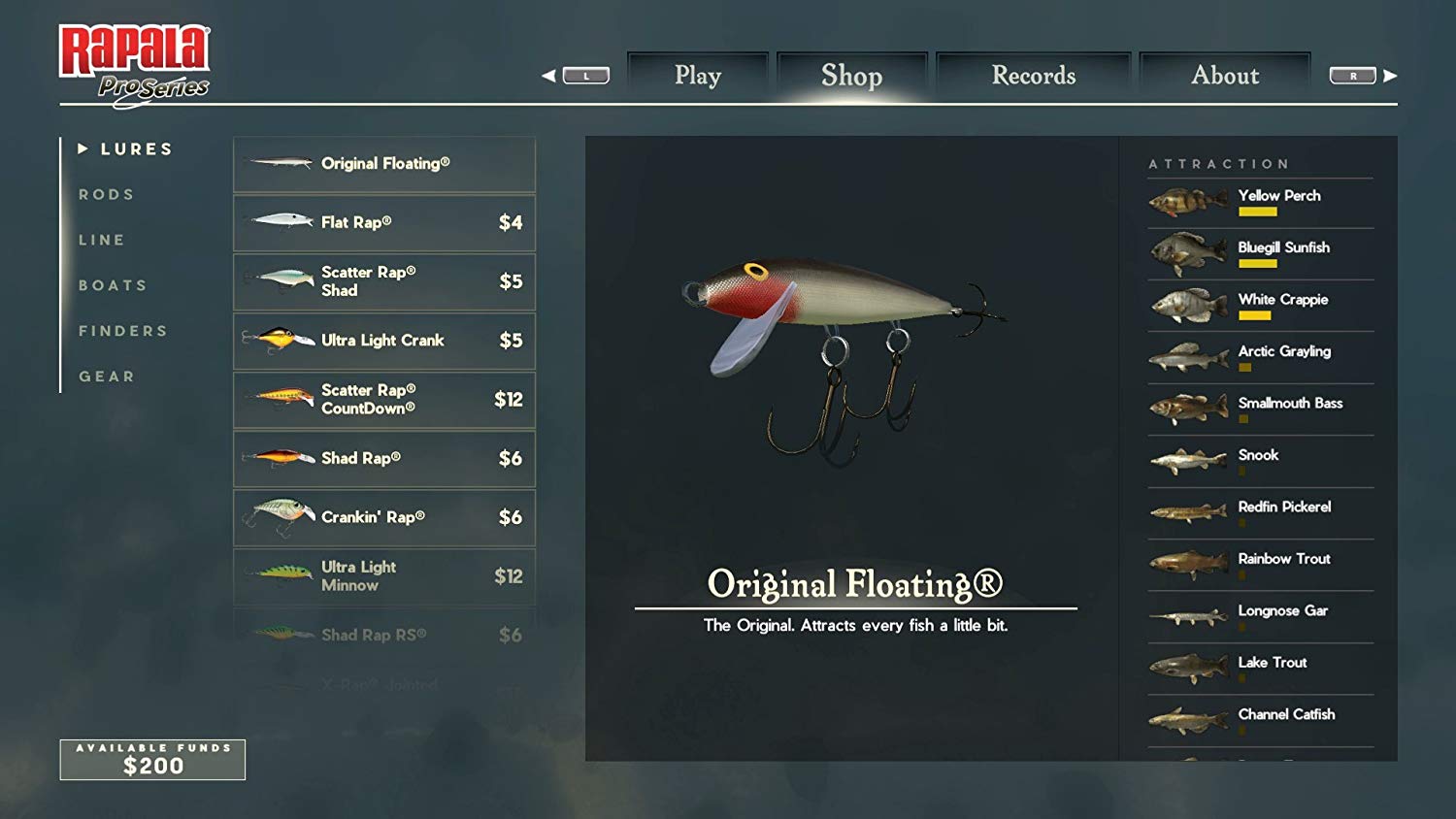
Task: Select the Original Floating lure thumbnail
Action: tap(276, 163)
